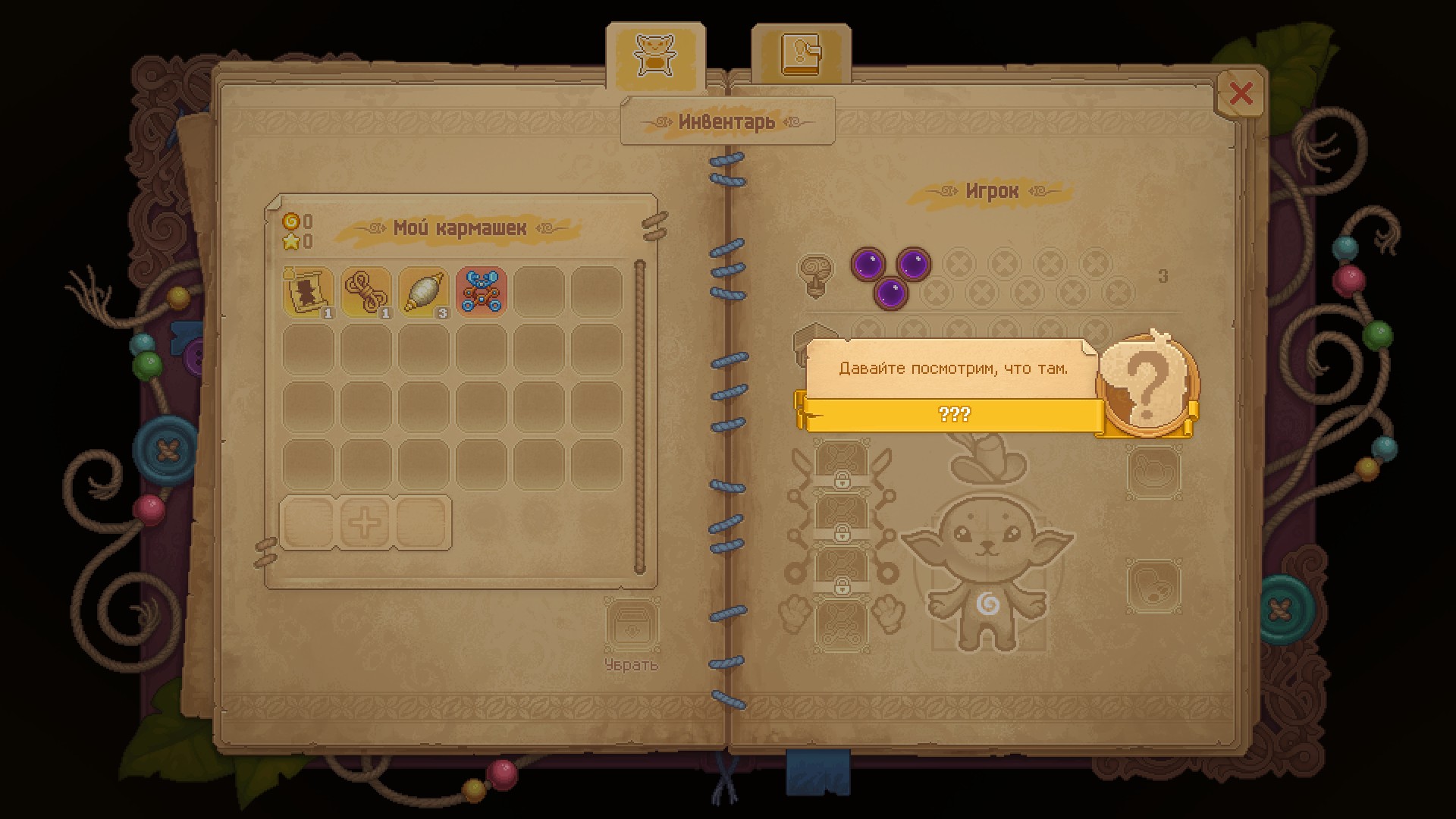This screenshot has height=819, width=1456.
Task: Select the mitten accessory slot
Action: [x=1153, y=472]
